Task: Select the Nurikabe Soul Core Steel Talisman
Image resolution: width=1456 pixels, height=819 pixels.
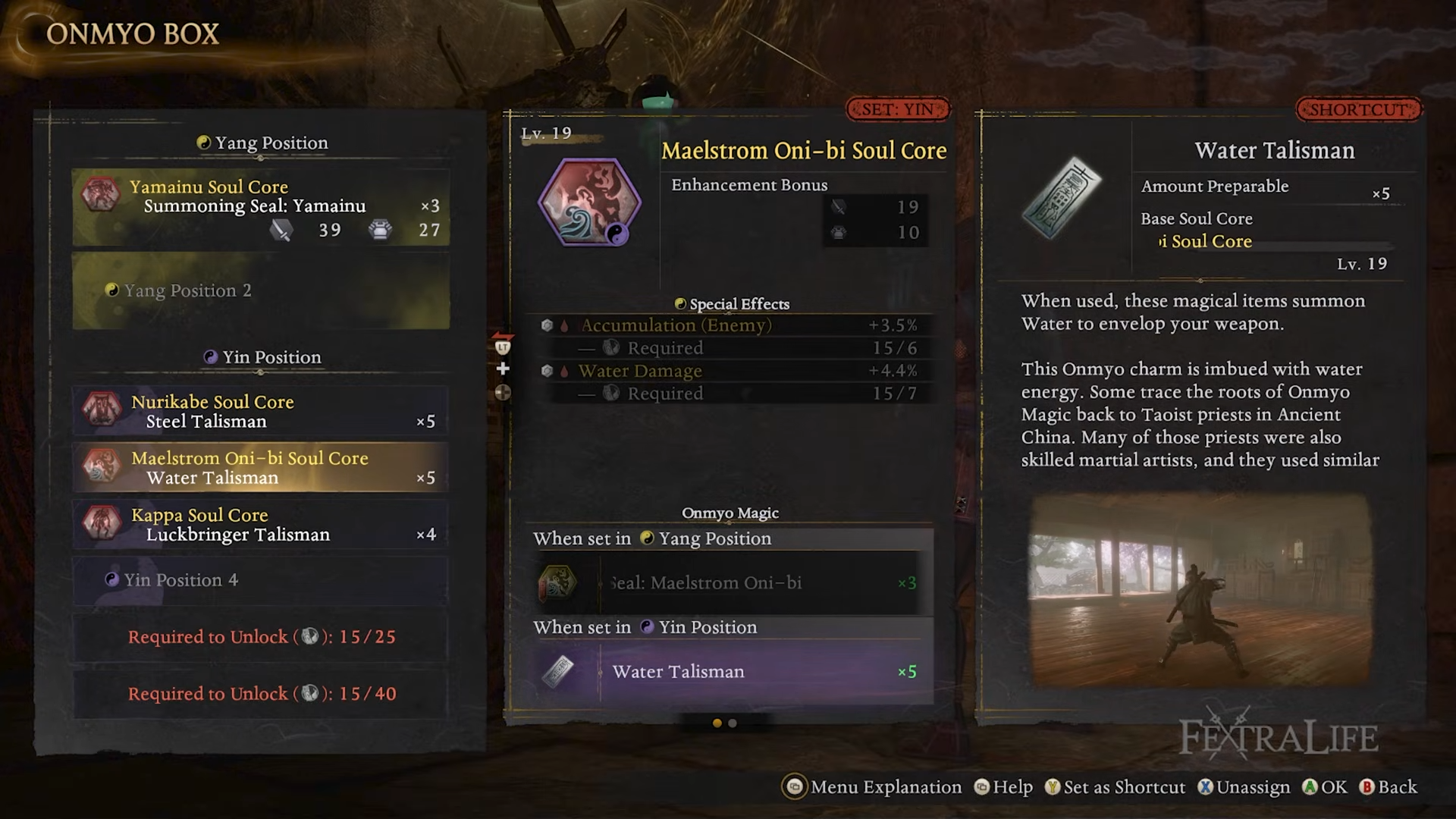Action: pos(260,411)
